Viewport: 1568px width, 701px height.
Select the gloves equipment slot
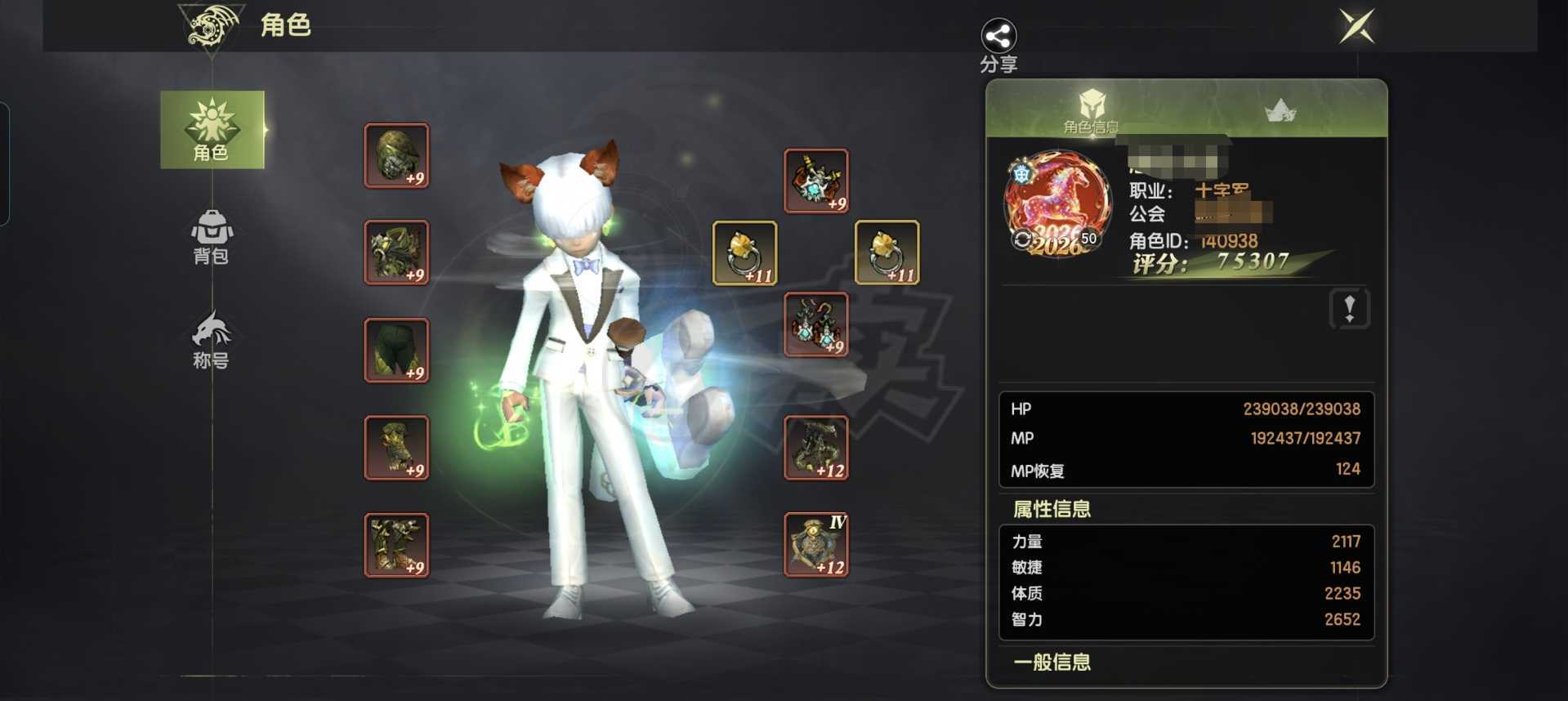tap(396, 447)
